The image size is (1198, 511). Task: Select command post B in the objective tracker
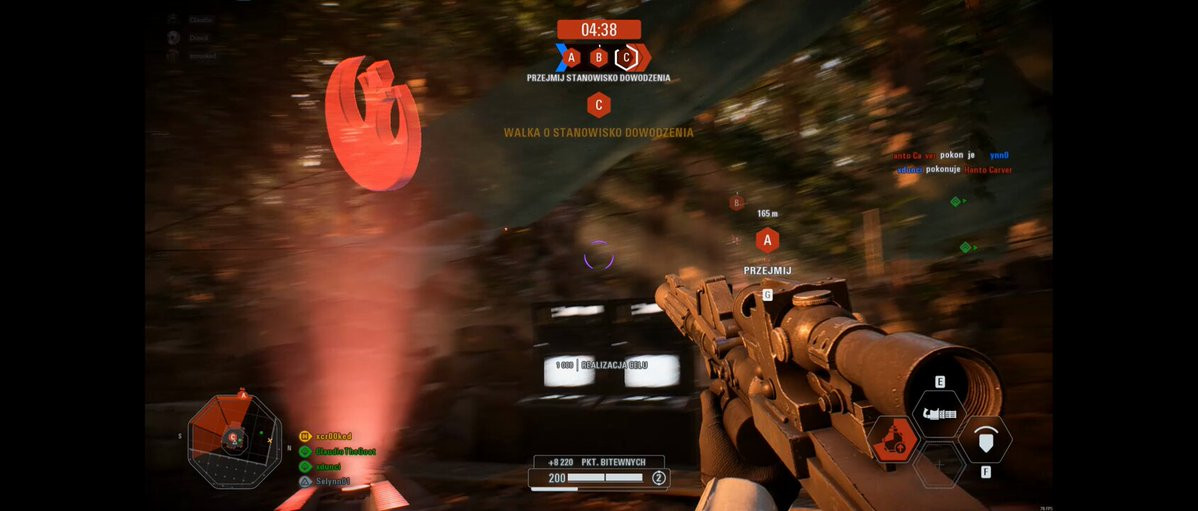[598, 57]
